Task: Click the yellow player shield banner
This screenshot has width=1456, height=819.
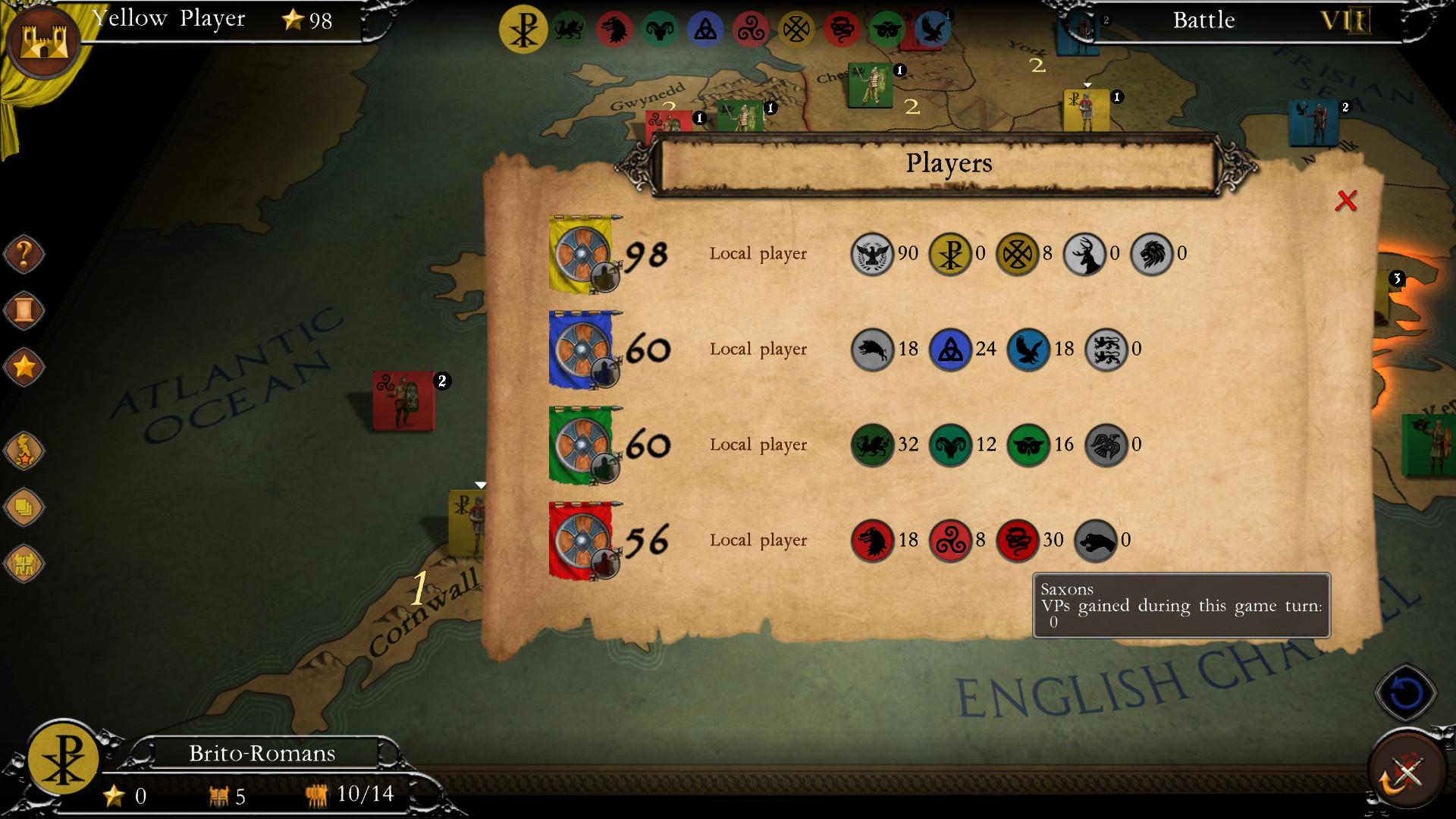Action: pyautogui.click(x=582, y=254)
